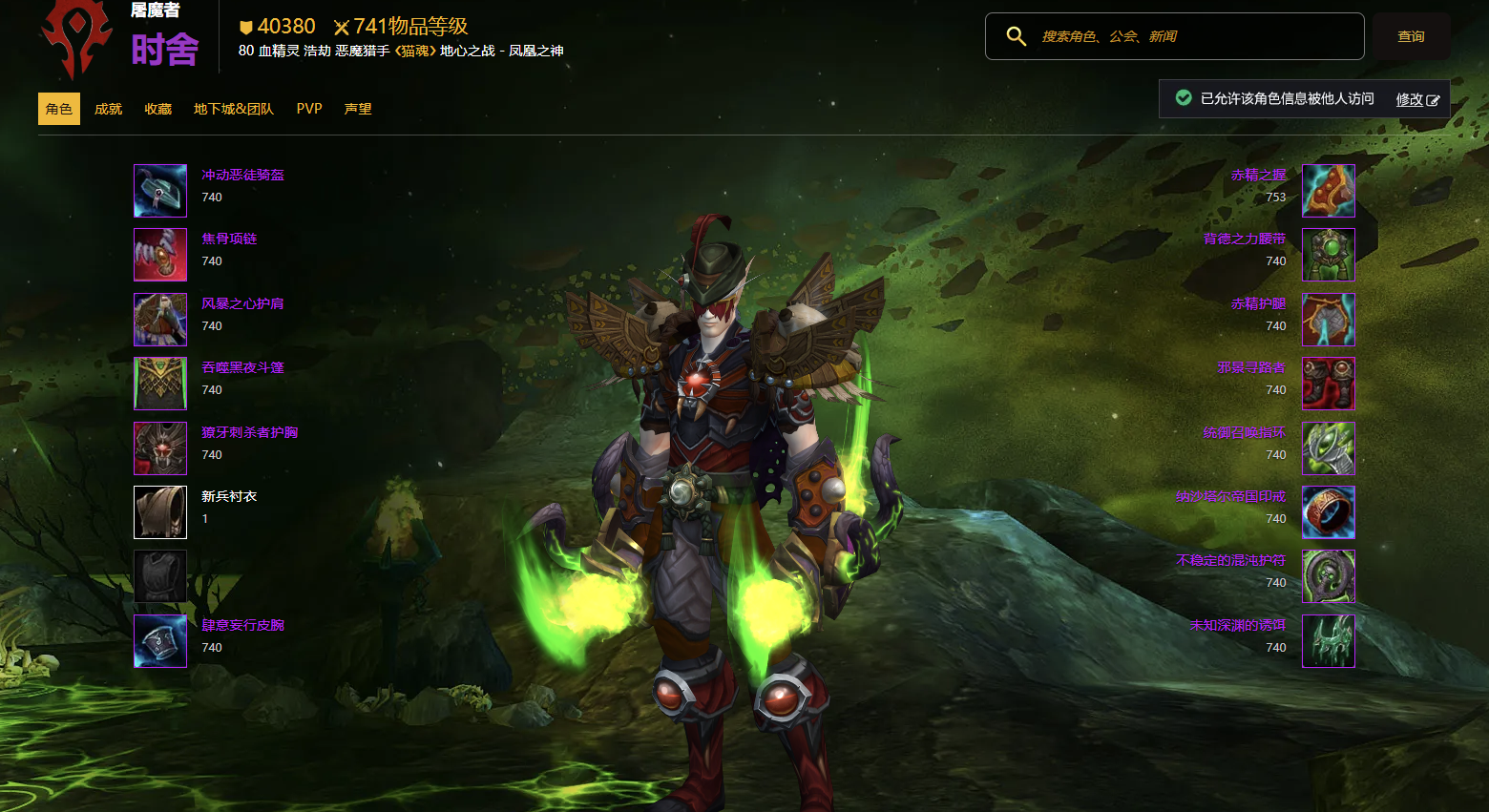Select the 地下城&团队 tab

(233, 109)
